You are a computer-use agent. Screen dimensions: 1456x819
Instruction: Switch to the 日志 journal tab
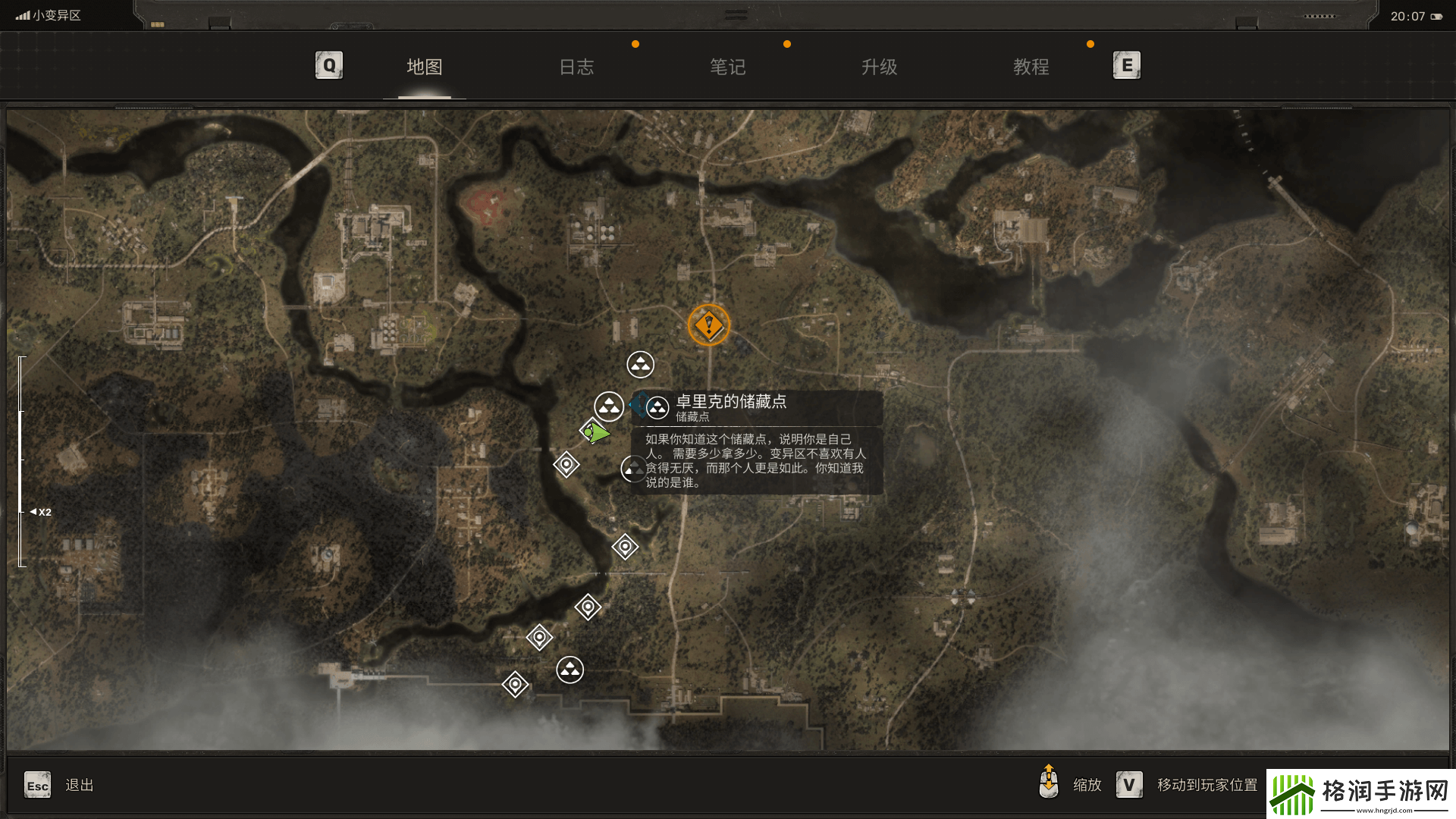[x=576, y=67]
